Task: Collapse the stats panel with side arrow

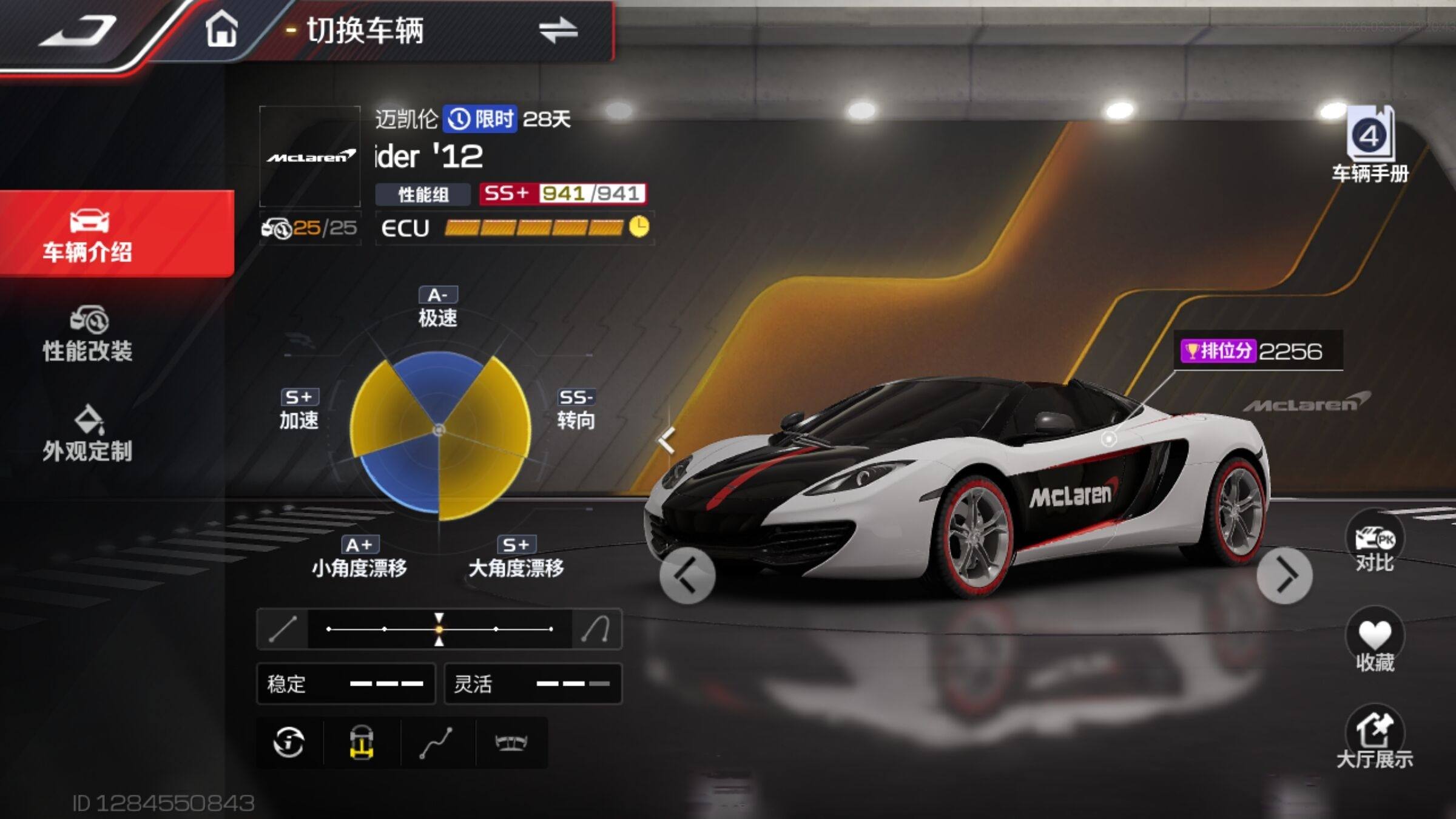Action: [667, 440]
